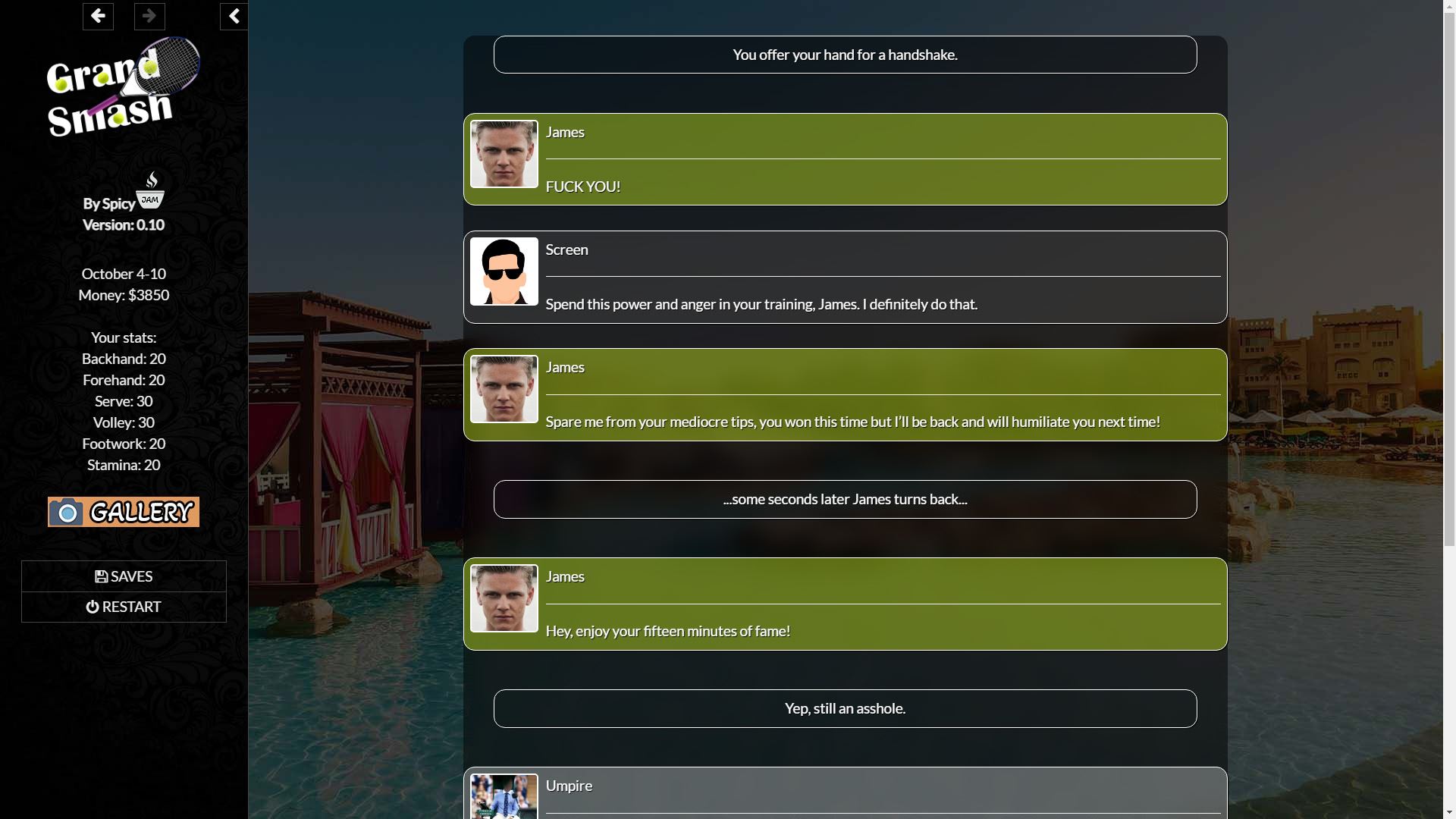This screenshot has height=819, width=1456.
Task: Open the Gallery
Action: pyautogui.click(x=124, y=512)
